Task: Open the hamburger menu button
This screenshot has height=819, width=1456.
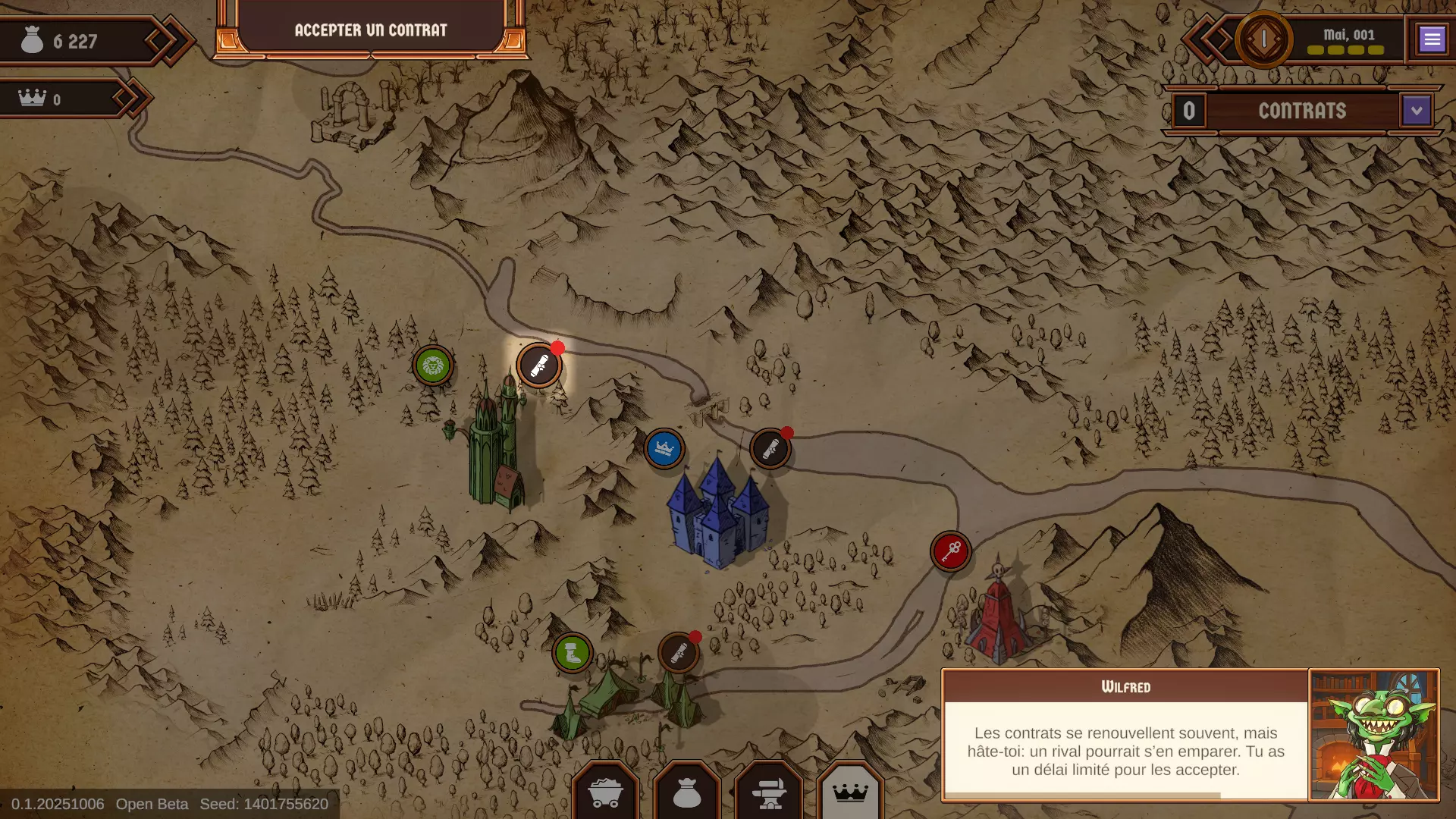Action: [x=1432, y=39]
